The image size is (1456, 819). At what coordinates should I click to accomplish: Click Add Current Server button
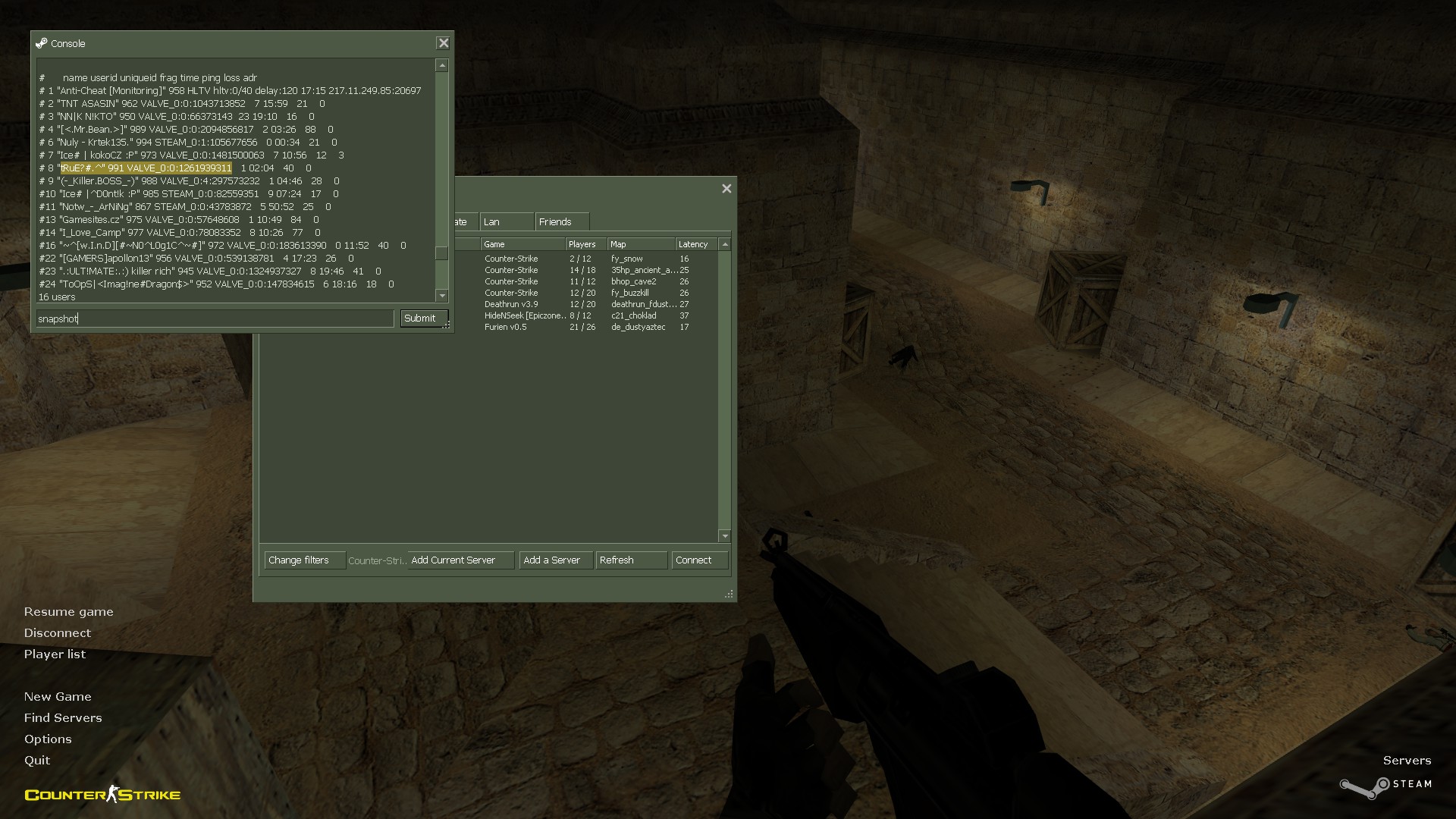coord(460,560)
